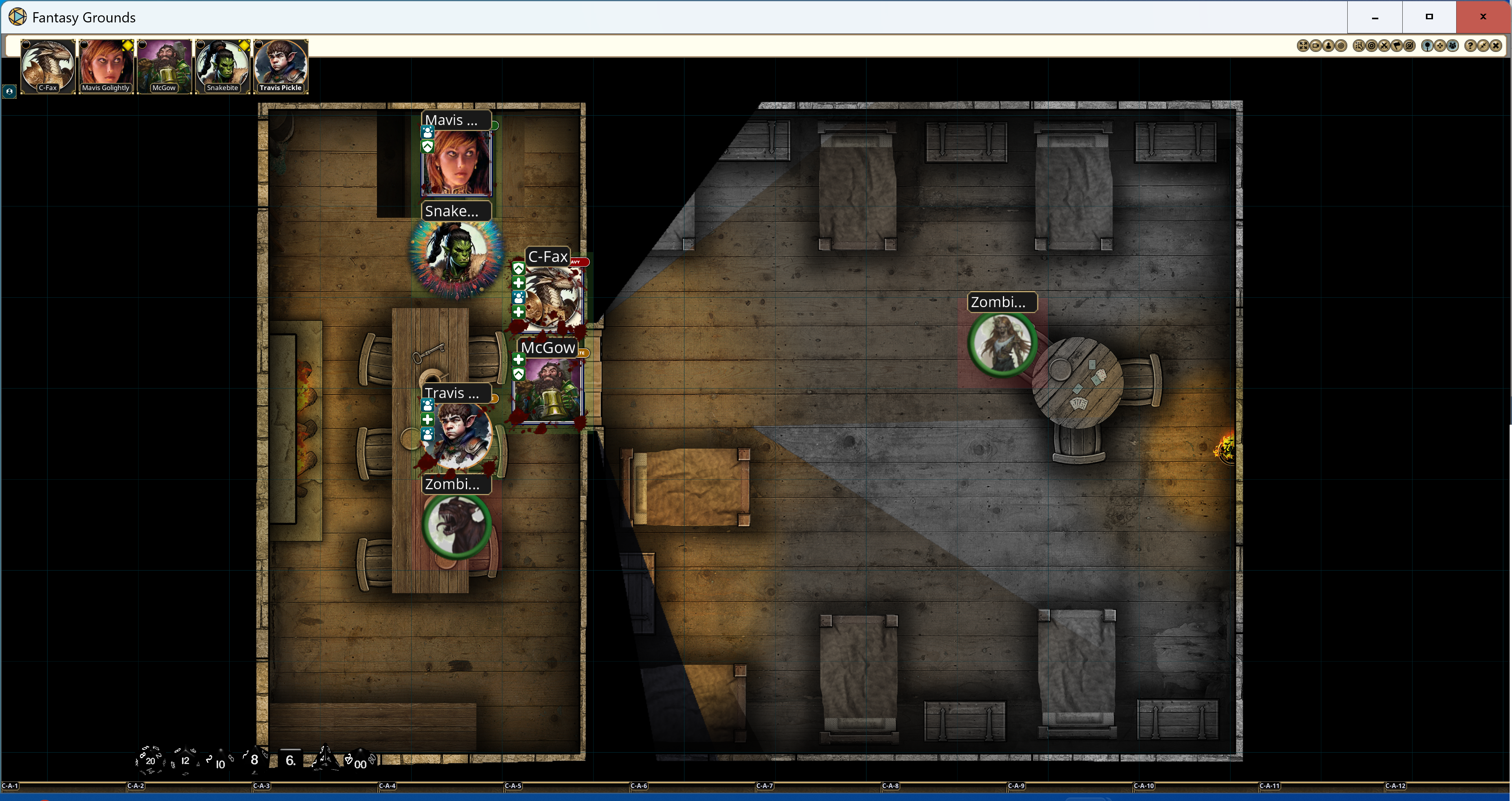Select the d10 die
The height and width of the screenshot is (801, 1512).
coord(220,762)
